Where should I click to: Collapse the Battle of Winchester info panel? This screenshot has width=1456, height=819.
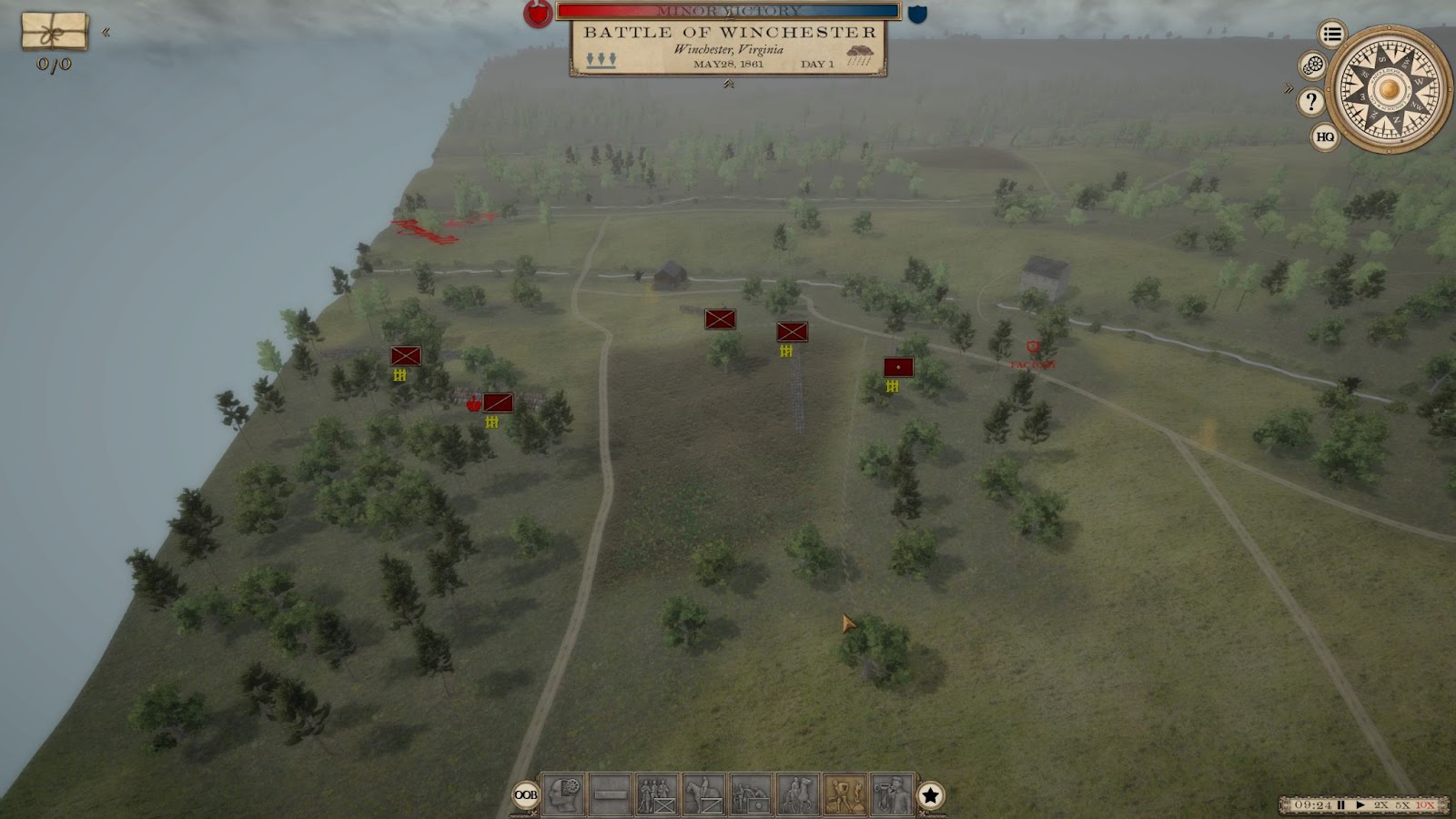point(728,85)
